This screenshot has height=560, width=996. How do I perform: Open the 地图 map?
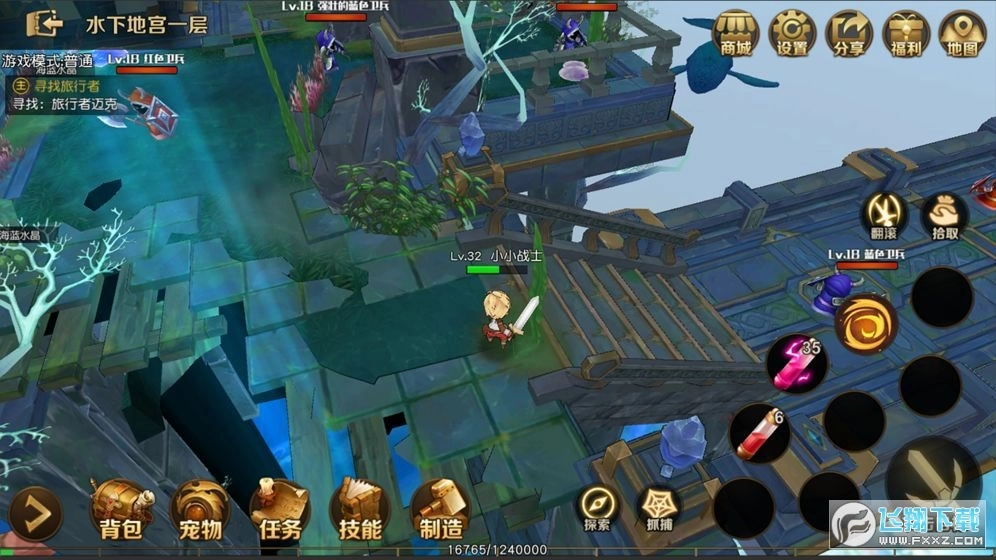pyautogui.click(x=963, y=32)
